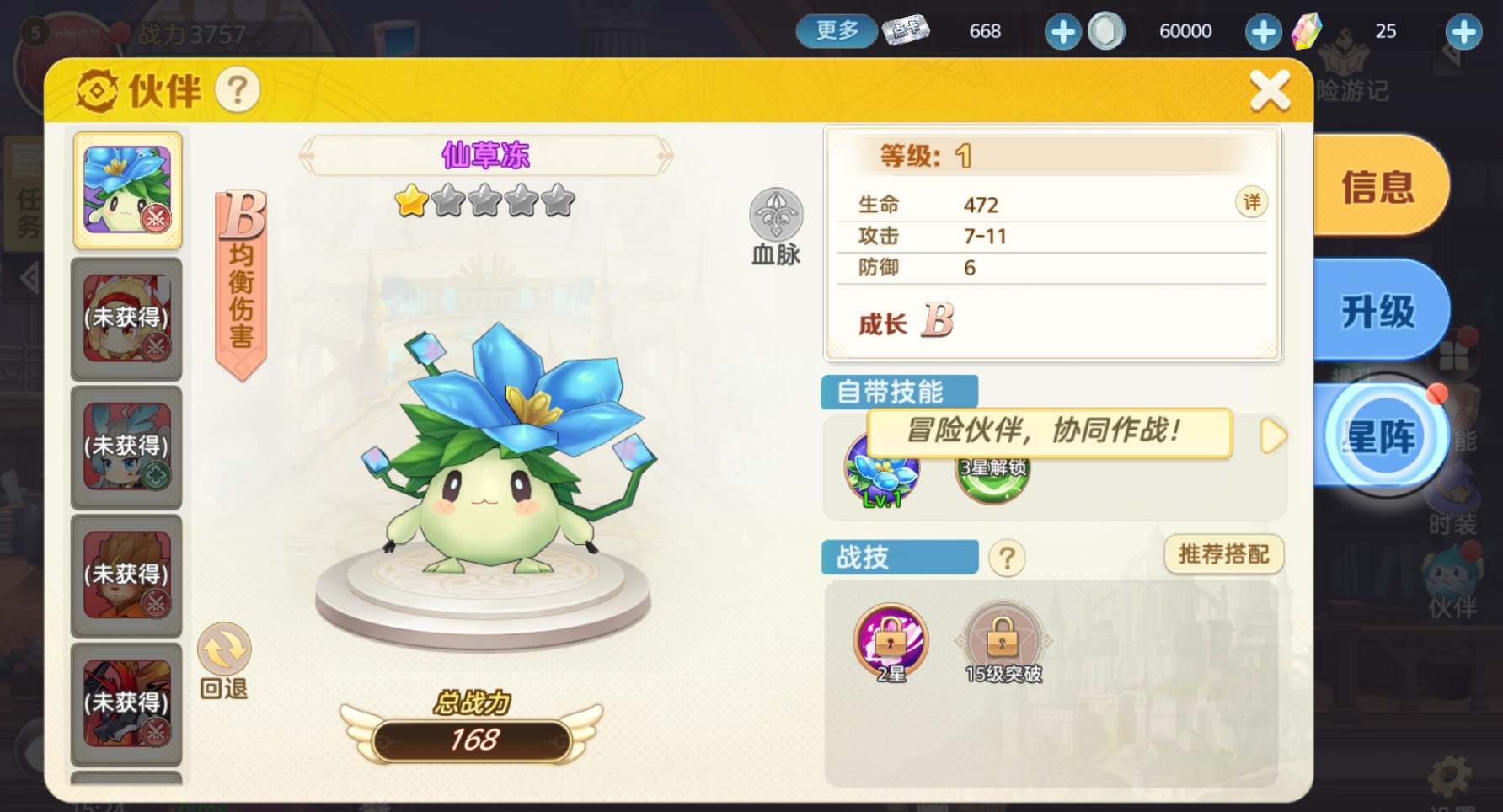1503x812 pixels.
Task: Open the 详 details beside 生命 stat
Action: point(1250,203)
